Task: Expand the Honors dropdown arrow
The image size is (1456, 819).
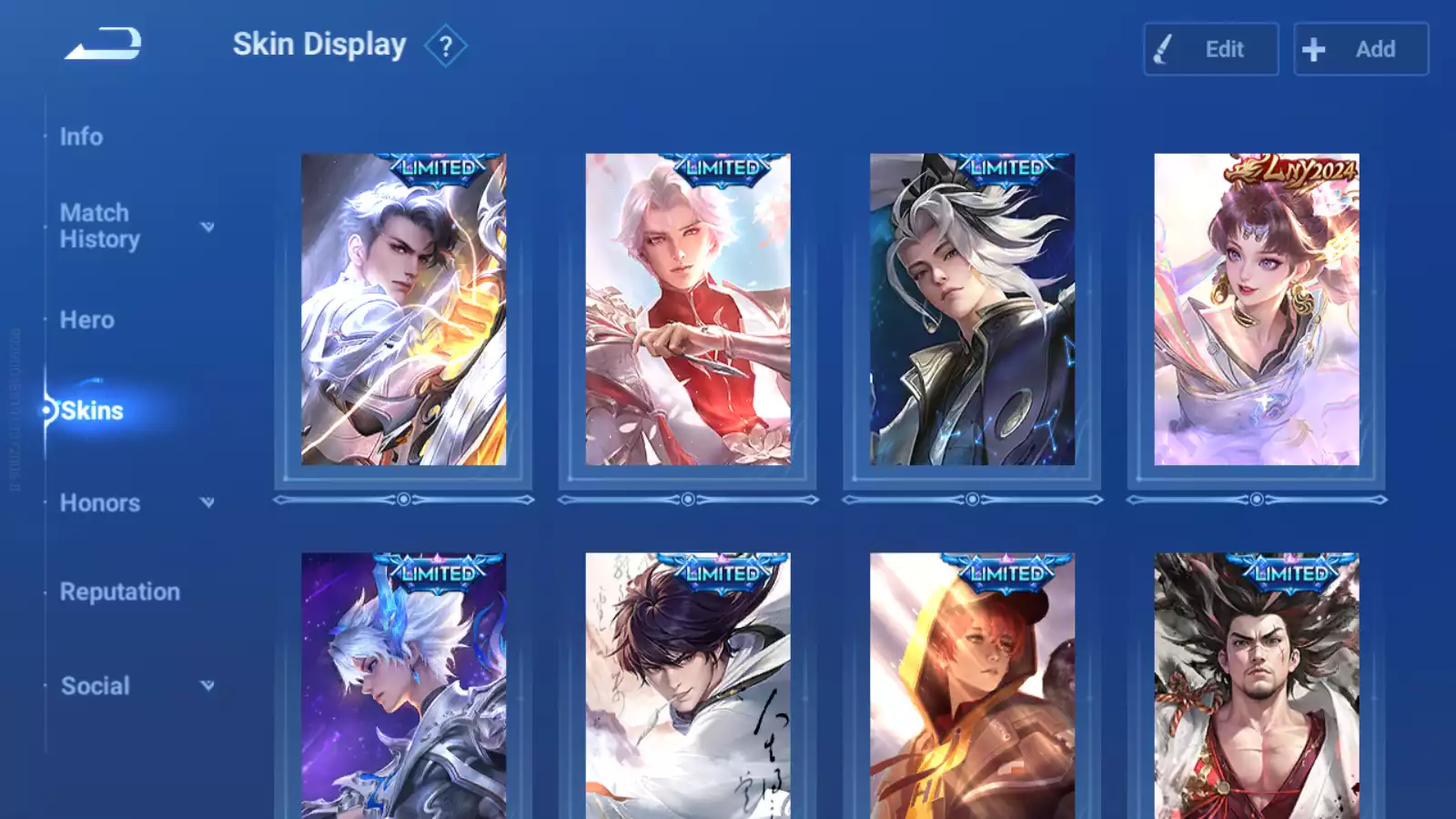Action: (207, 502)
